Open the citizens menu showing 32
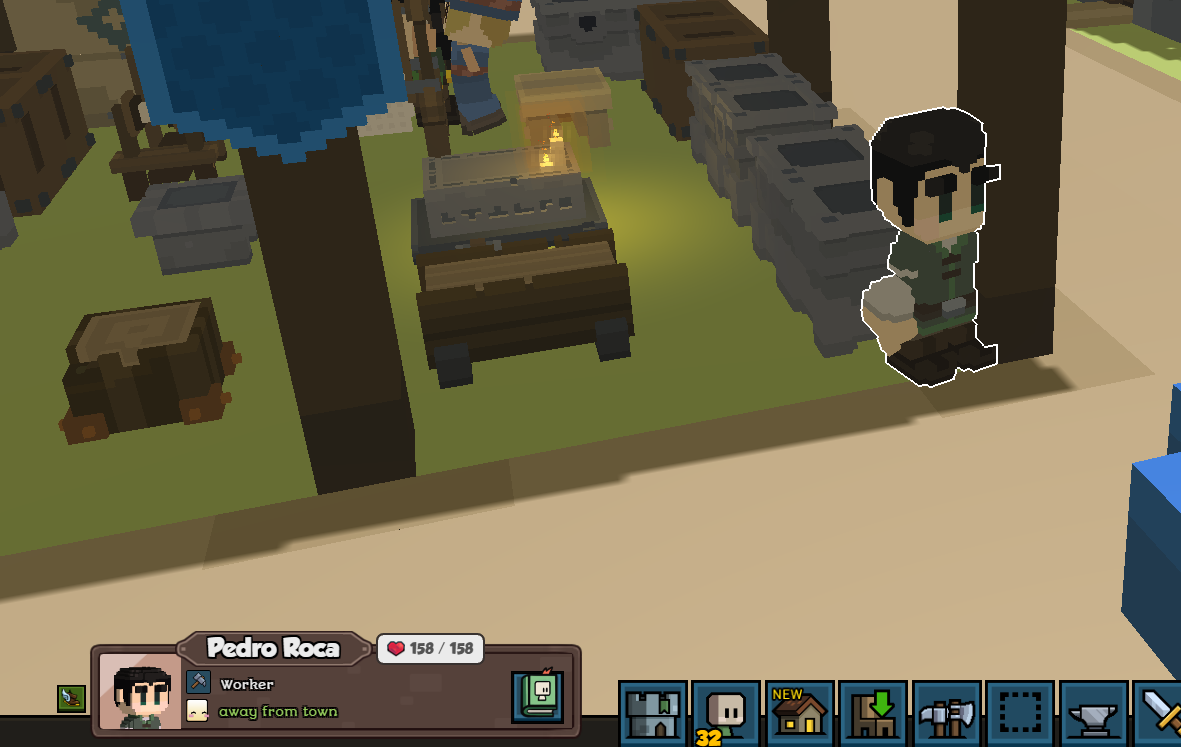 (x=726, y=714)
